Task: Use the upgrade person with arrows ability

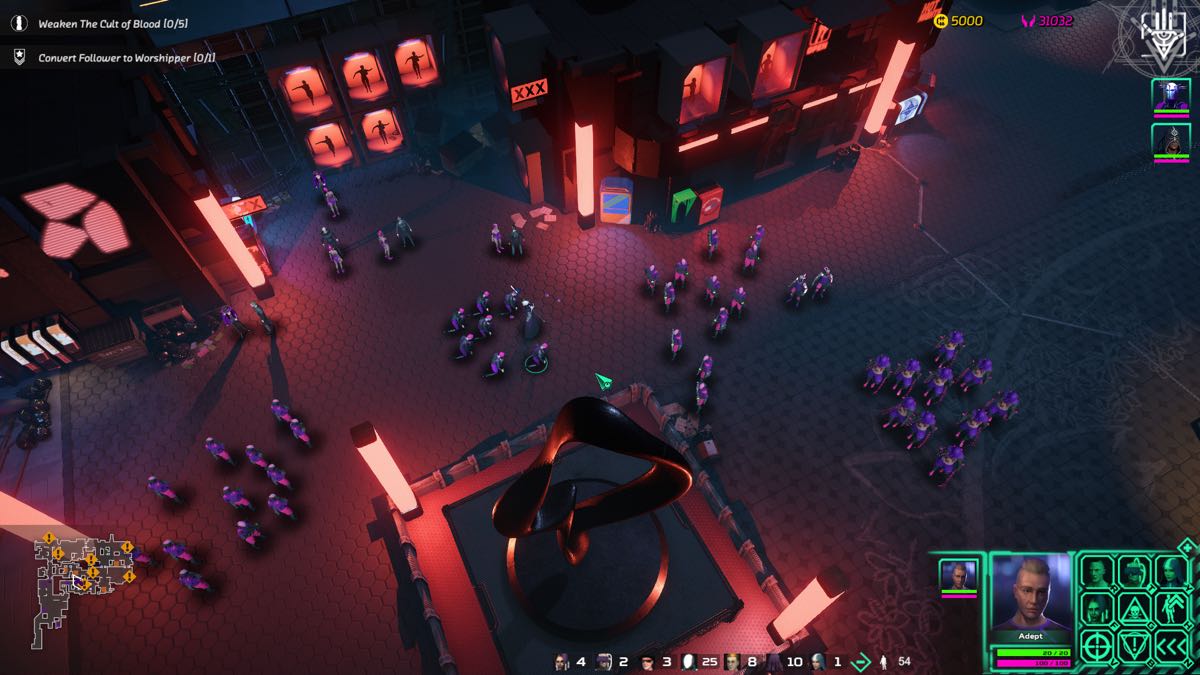Action: (1170, 608)
